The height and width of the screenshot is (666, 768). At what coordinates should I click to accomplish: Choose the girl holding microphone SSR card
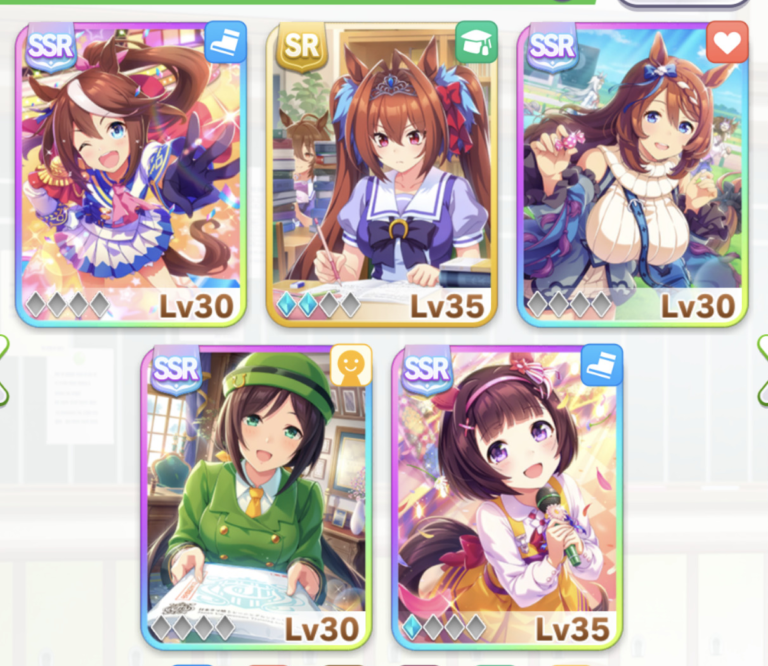pyautogui.click(x=507, y=497)
